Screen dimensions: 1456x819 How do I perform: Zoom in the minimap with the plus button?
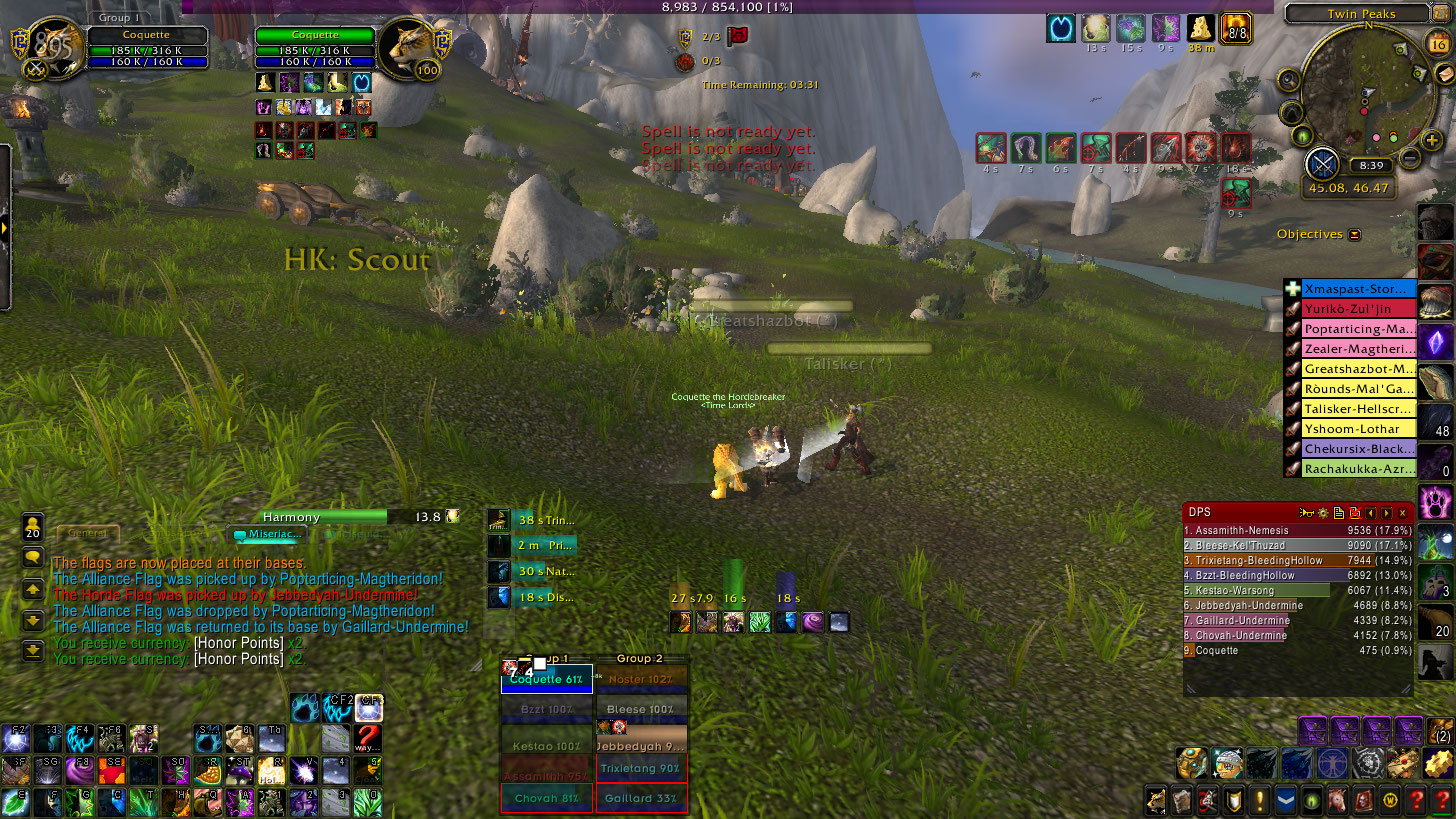[x=1432, y=141]
